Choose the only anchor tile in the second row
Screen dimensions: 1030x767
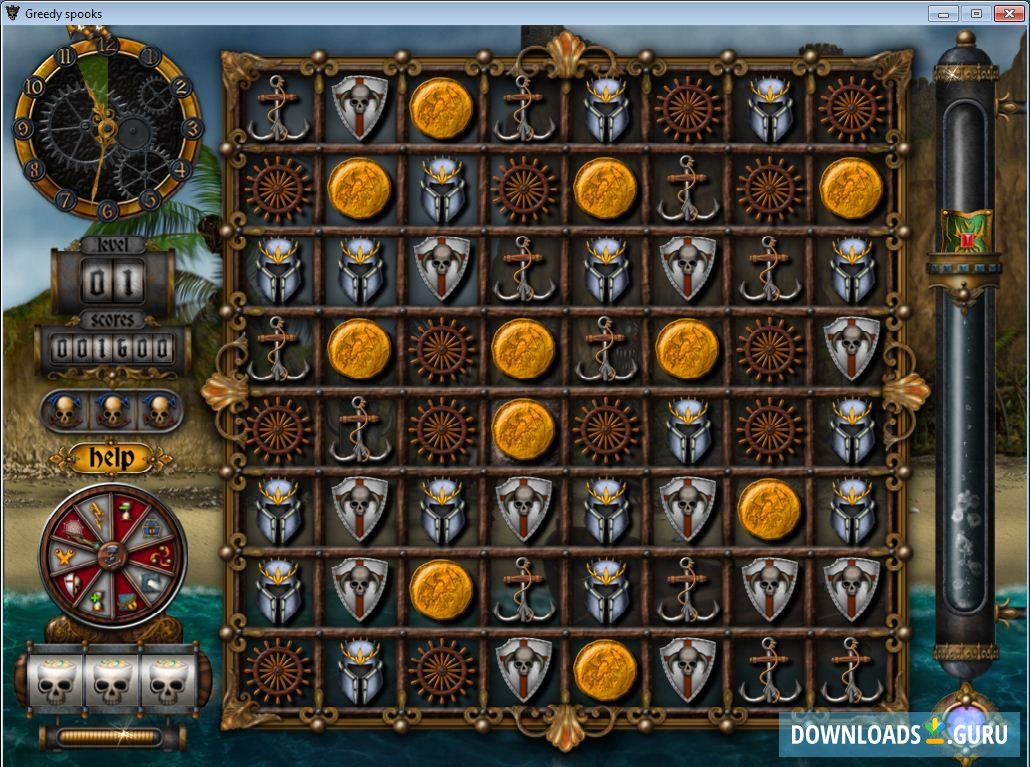coord(687,188)
